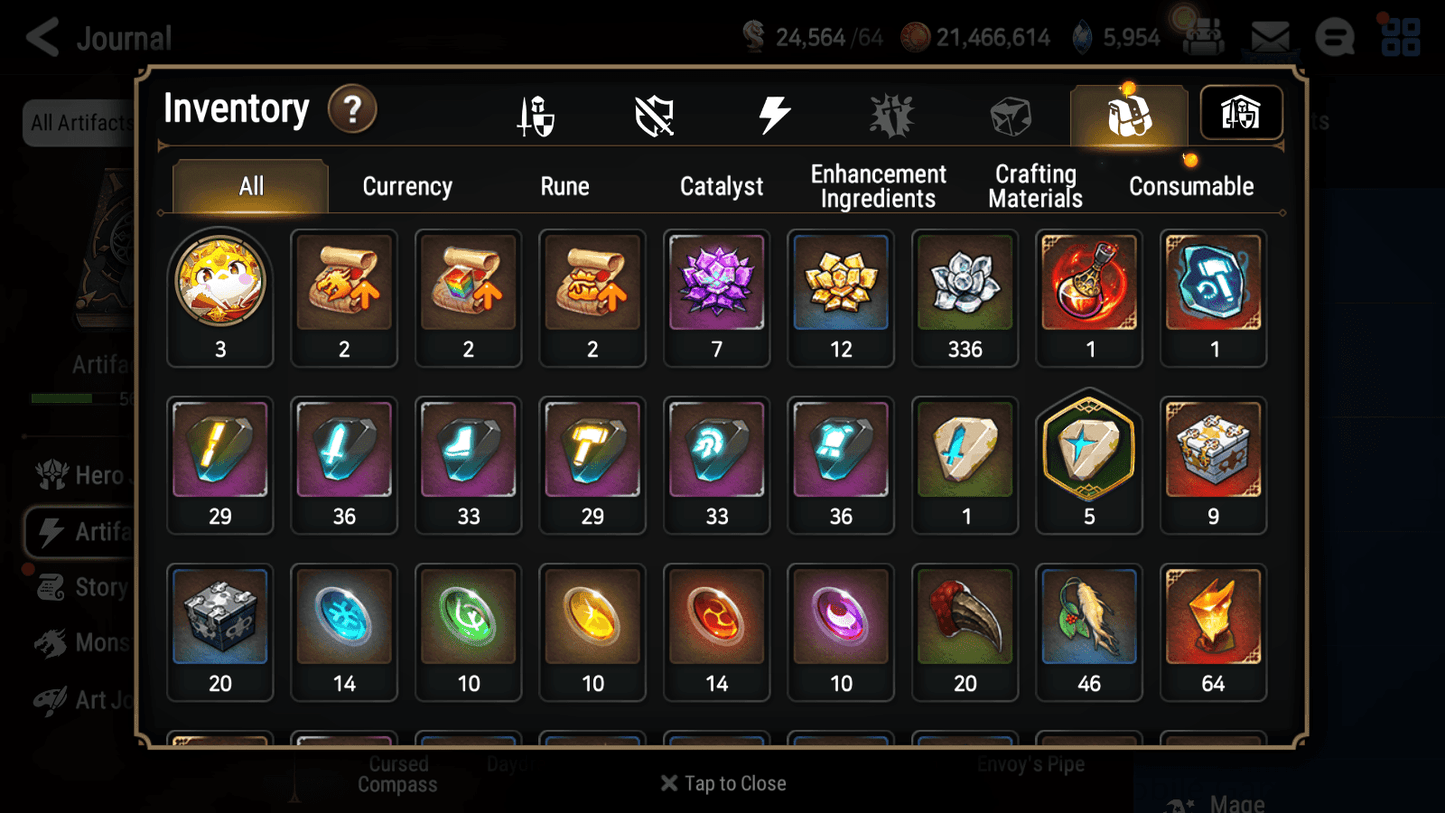This screenshot has width=1445, height=813.
Task: View the Consumable tab
Action: tap(1191, 186)
